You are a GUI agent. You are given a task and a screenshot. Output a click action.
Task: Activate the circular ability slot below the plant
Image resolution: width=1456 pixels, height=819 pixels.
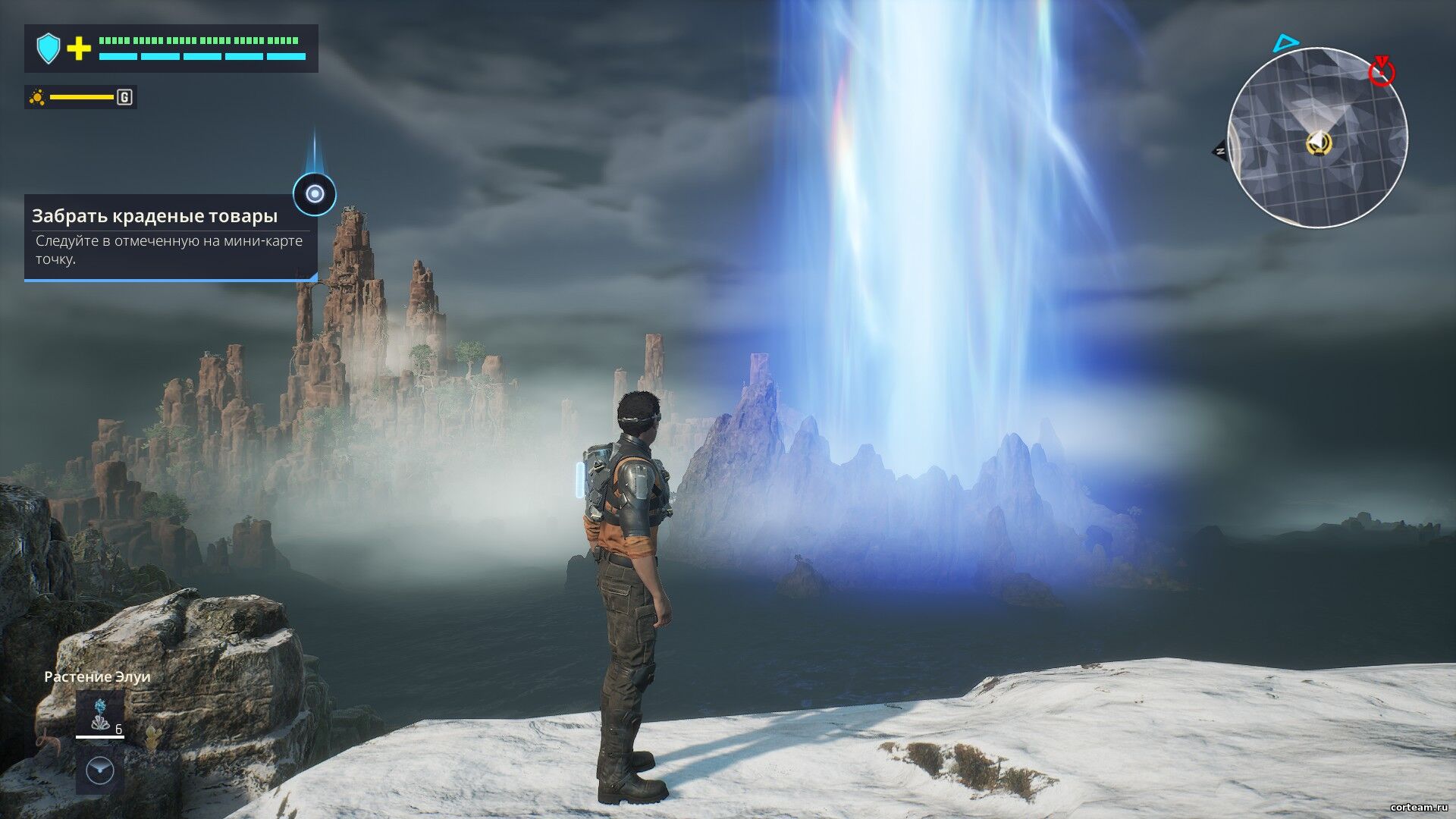tap(100, 770)
